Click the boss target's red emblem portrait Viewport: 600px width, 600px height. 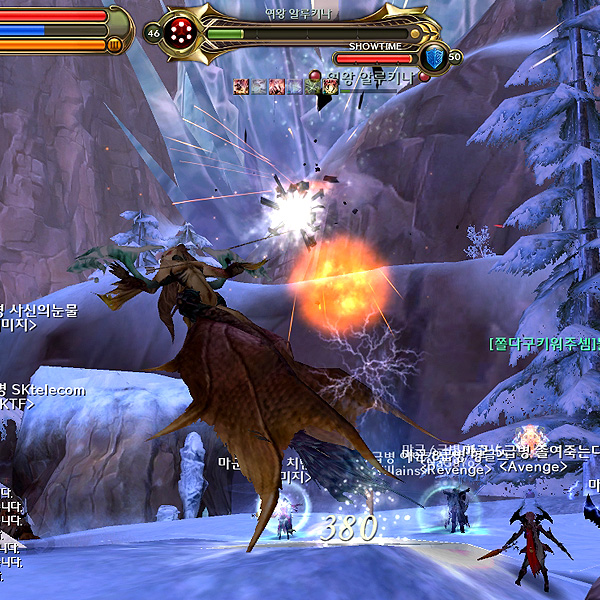point(183,31)
